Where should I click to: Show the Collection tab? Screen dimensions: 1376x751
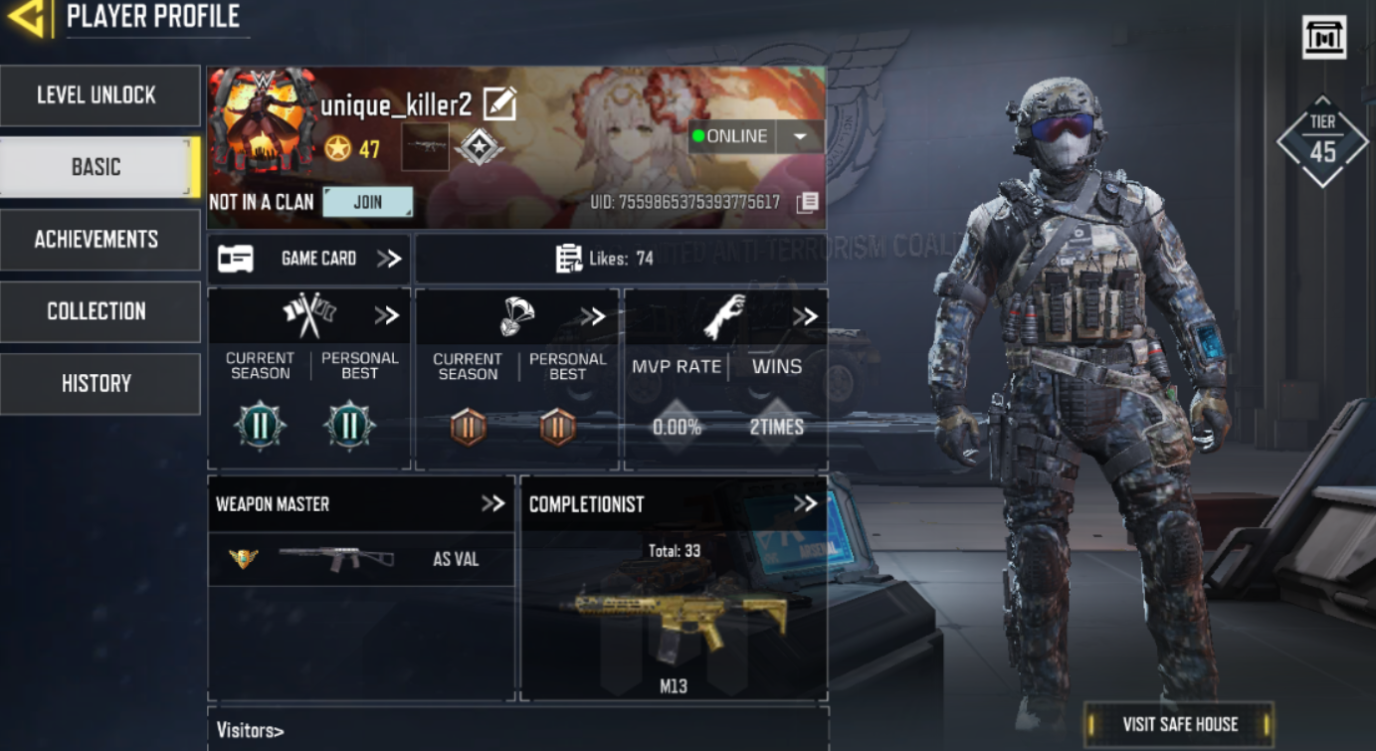[x=99, y=312]
